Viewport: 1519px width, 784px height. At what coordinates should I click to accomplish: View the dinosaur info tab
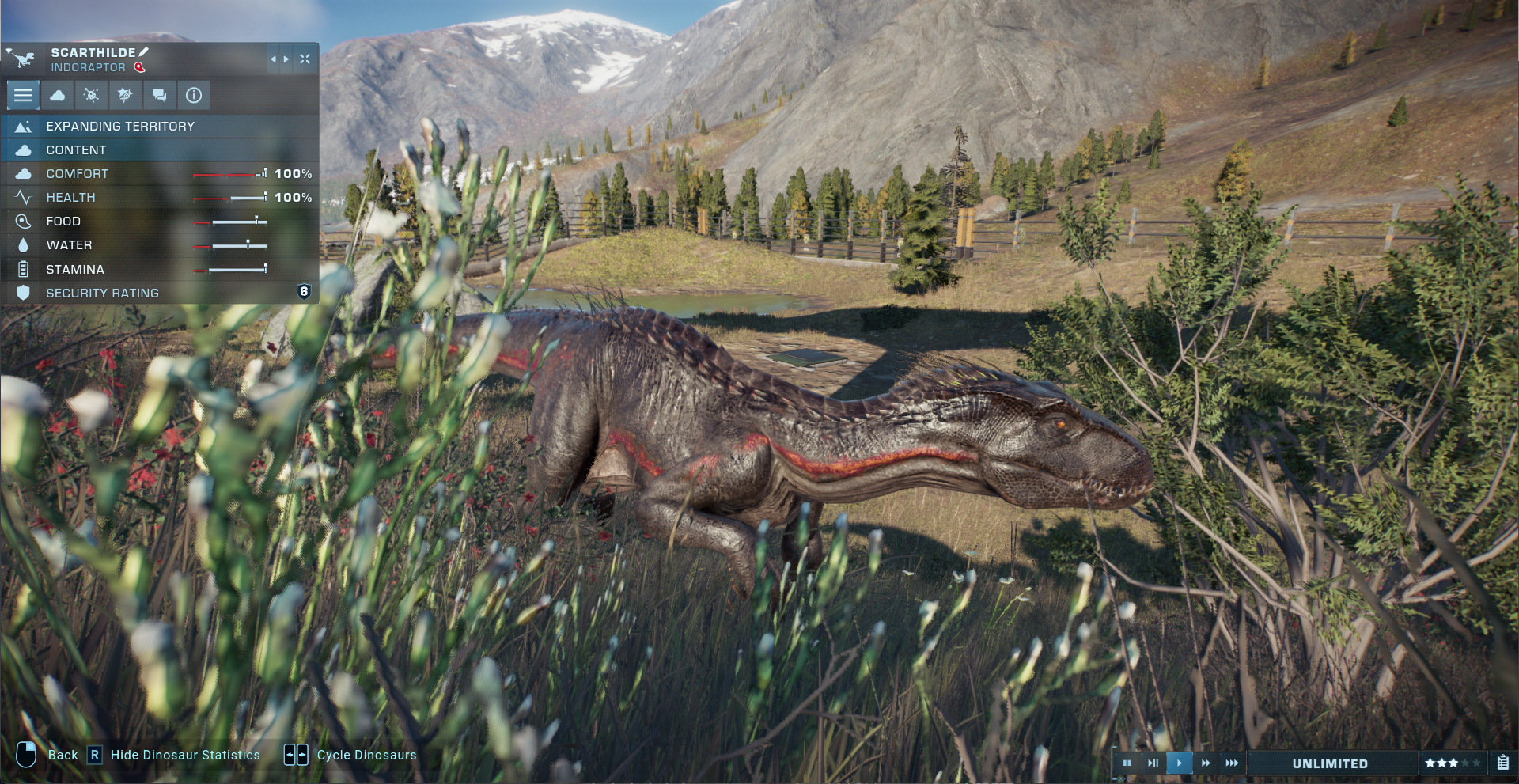tap(194, 96)
